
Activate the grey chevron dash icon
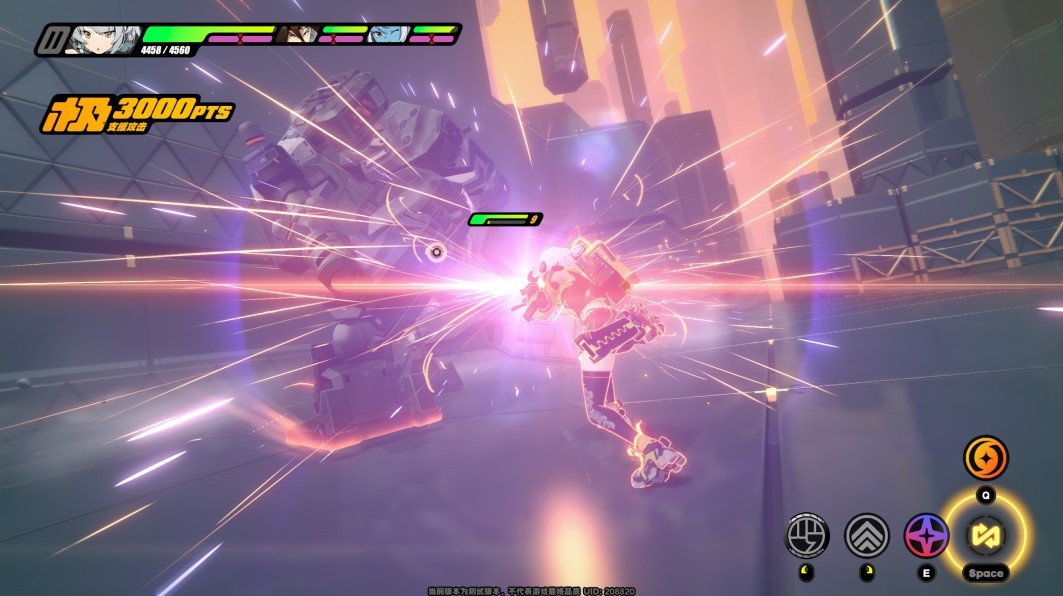click(x=867, y=535)
